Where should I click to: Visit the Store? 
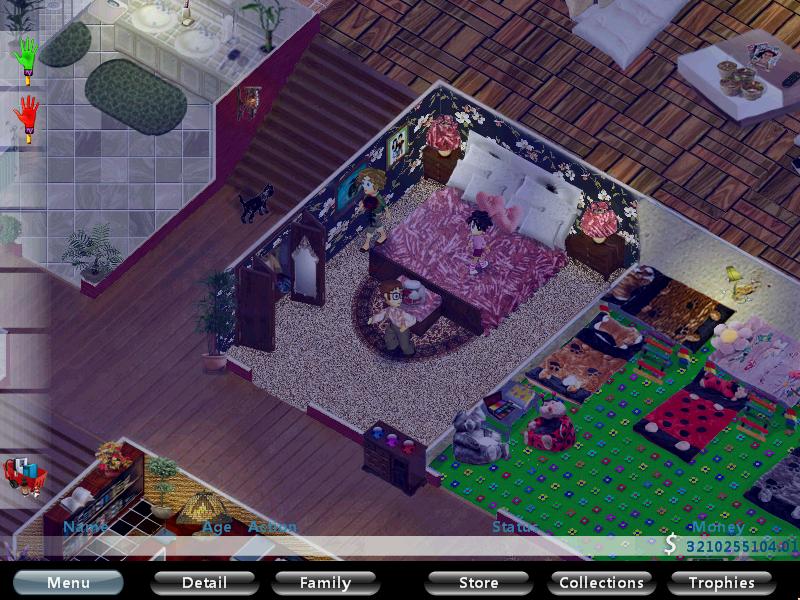tap(478, 582)
